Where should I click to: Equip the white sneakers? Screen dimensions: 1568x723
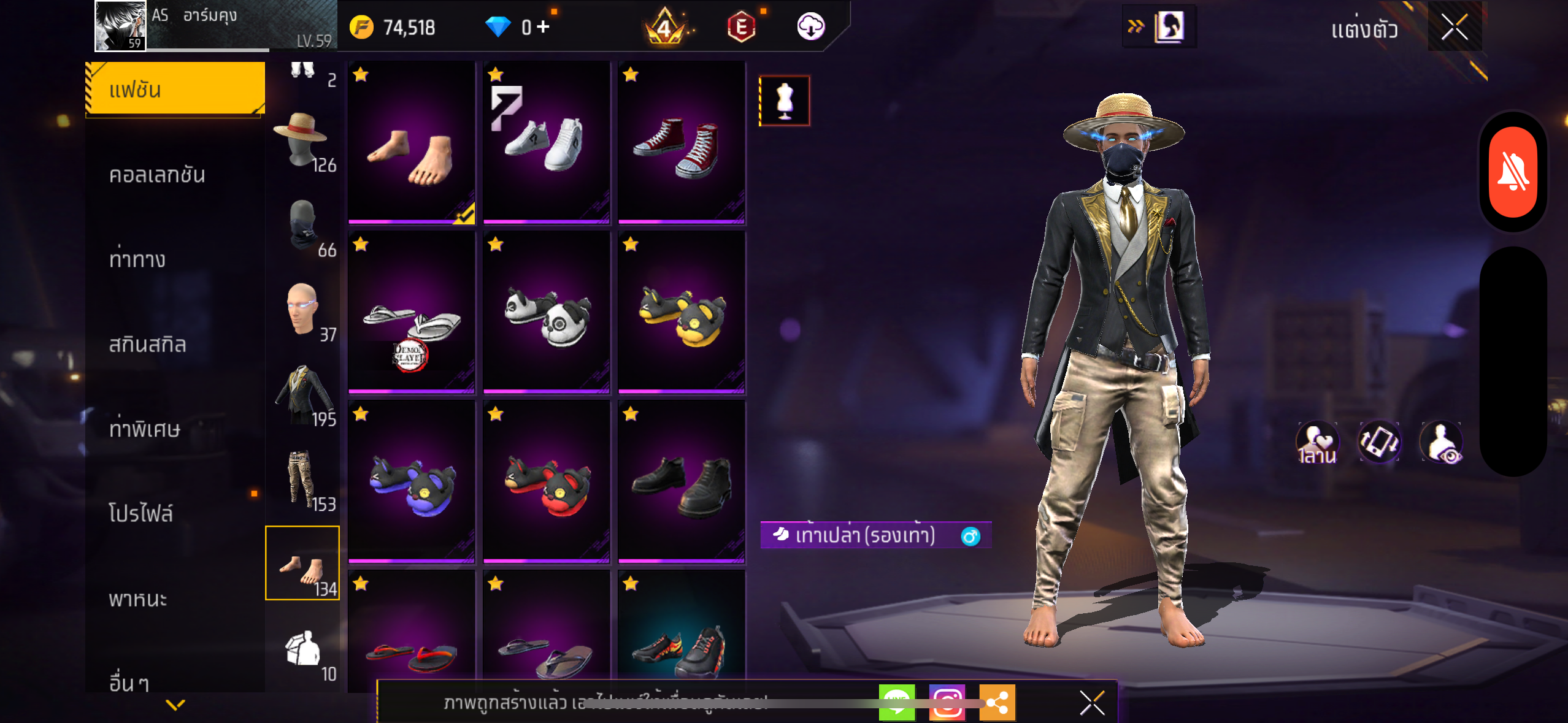[x=546, y=142]
